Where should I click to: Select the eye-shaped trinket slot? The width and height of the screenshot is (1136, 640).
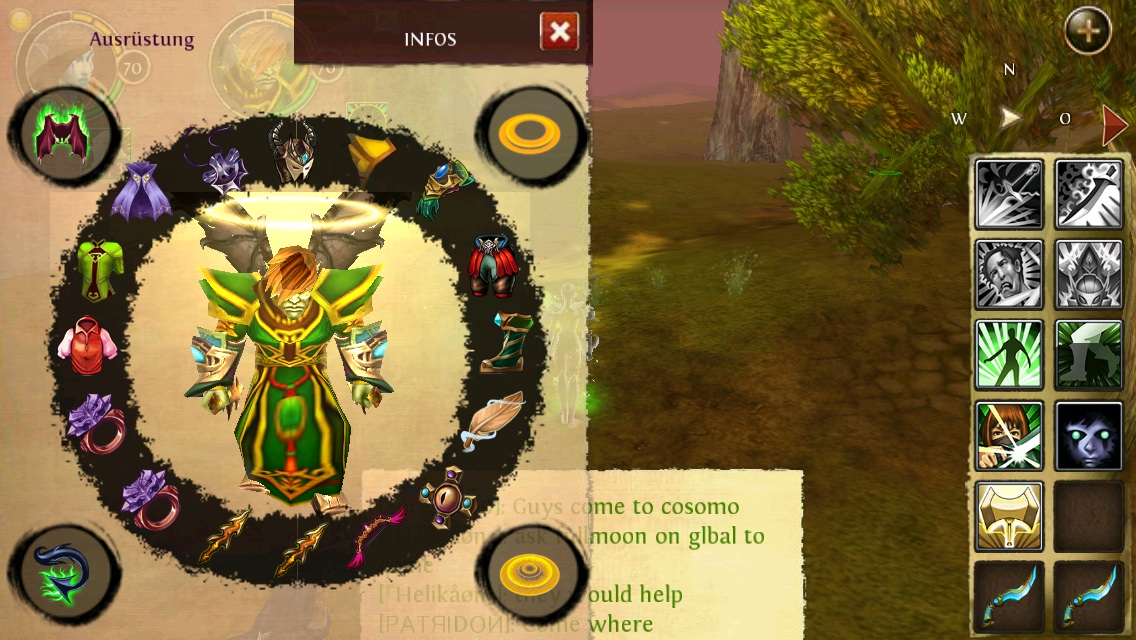pyautogui.click(x=445, y=496)
